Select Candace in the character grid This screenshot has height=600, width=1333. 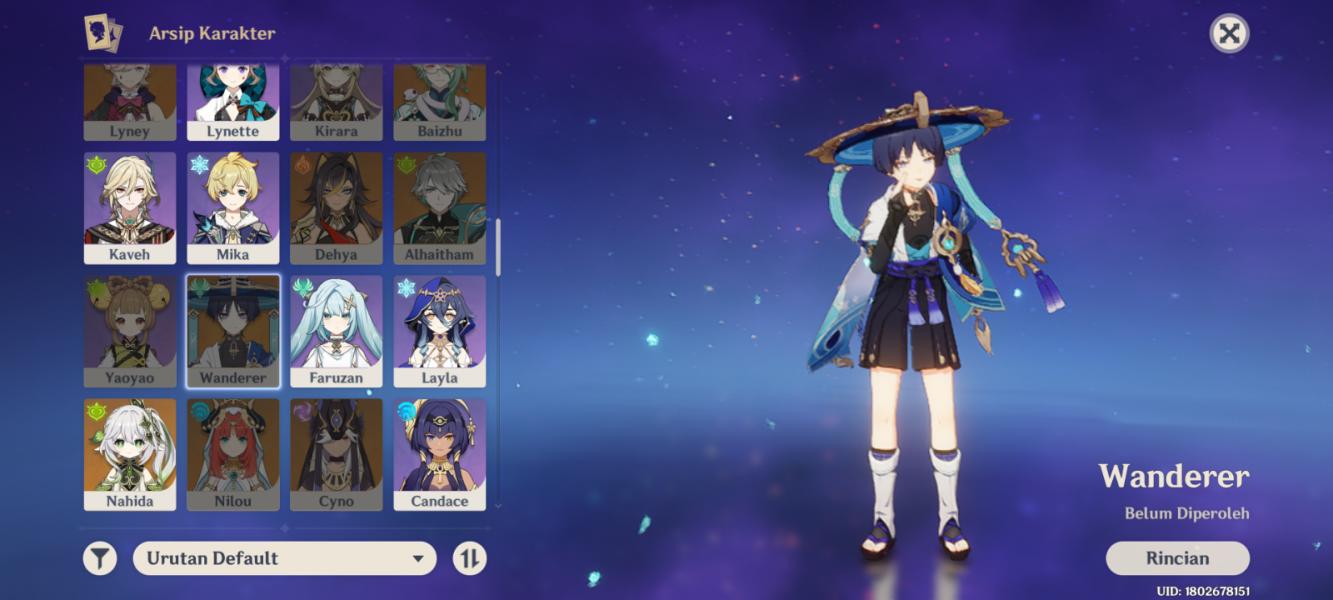pos(439,455)
